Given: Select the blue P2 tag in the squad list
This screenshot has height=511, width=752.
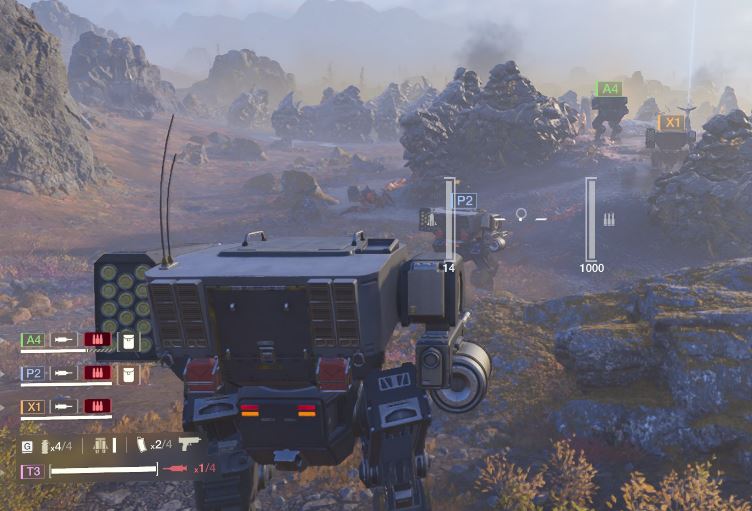Looking at the screenshot, I should pos(33,373).
